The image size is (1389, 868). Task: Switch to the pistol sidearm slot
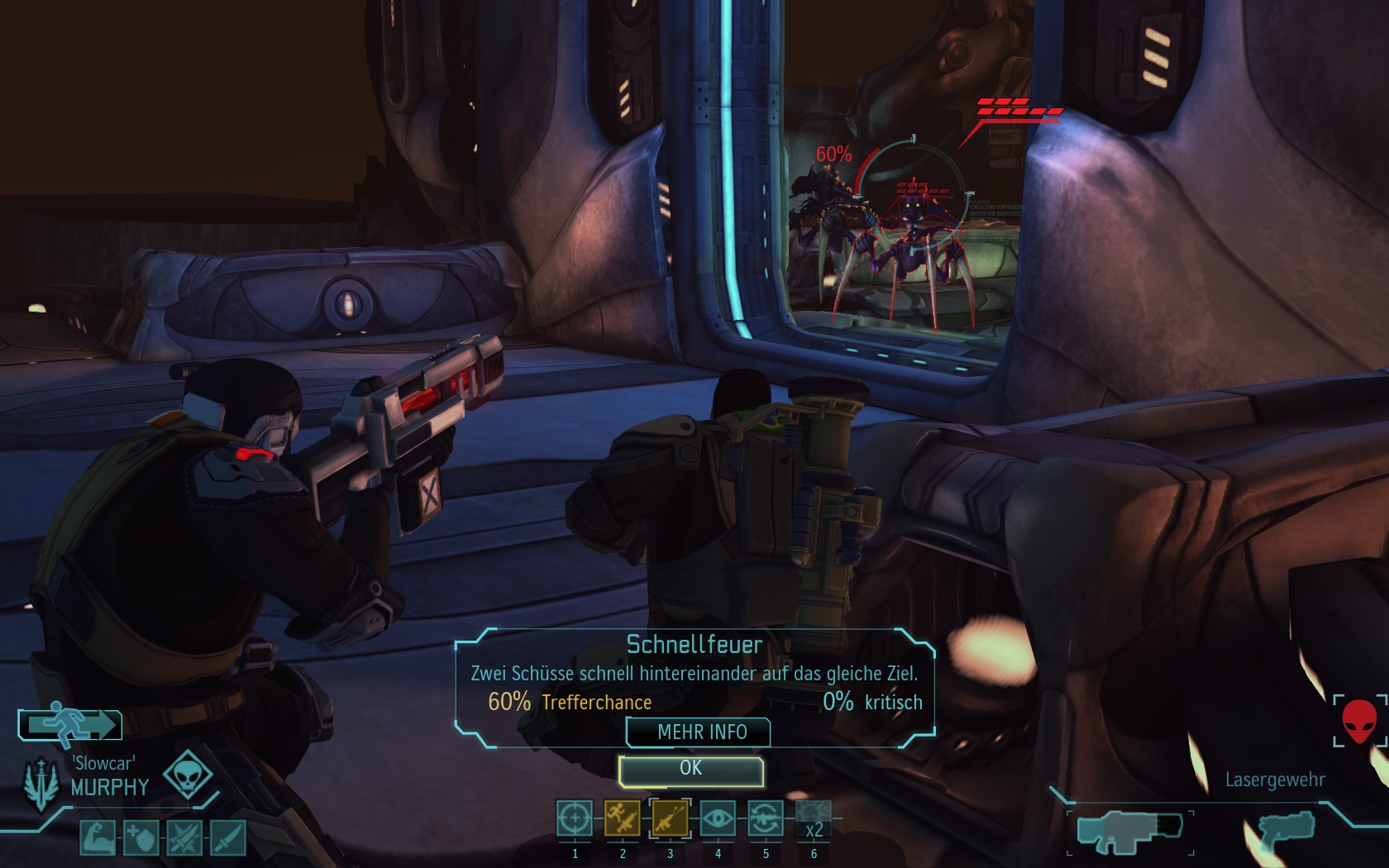1286,832
